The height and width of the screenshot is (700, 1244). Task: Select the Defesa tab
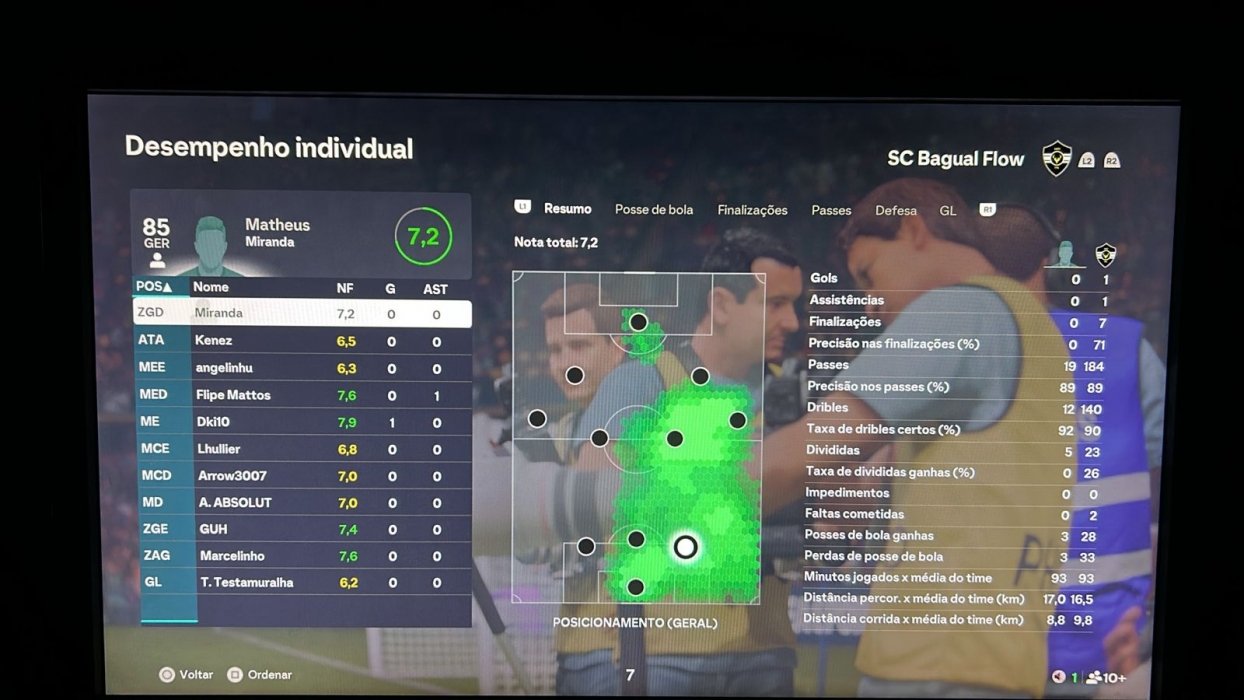point(895,210)
